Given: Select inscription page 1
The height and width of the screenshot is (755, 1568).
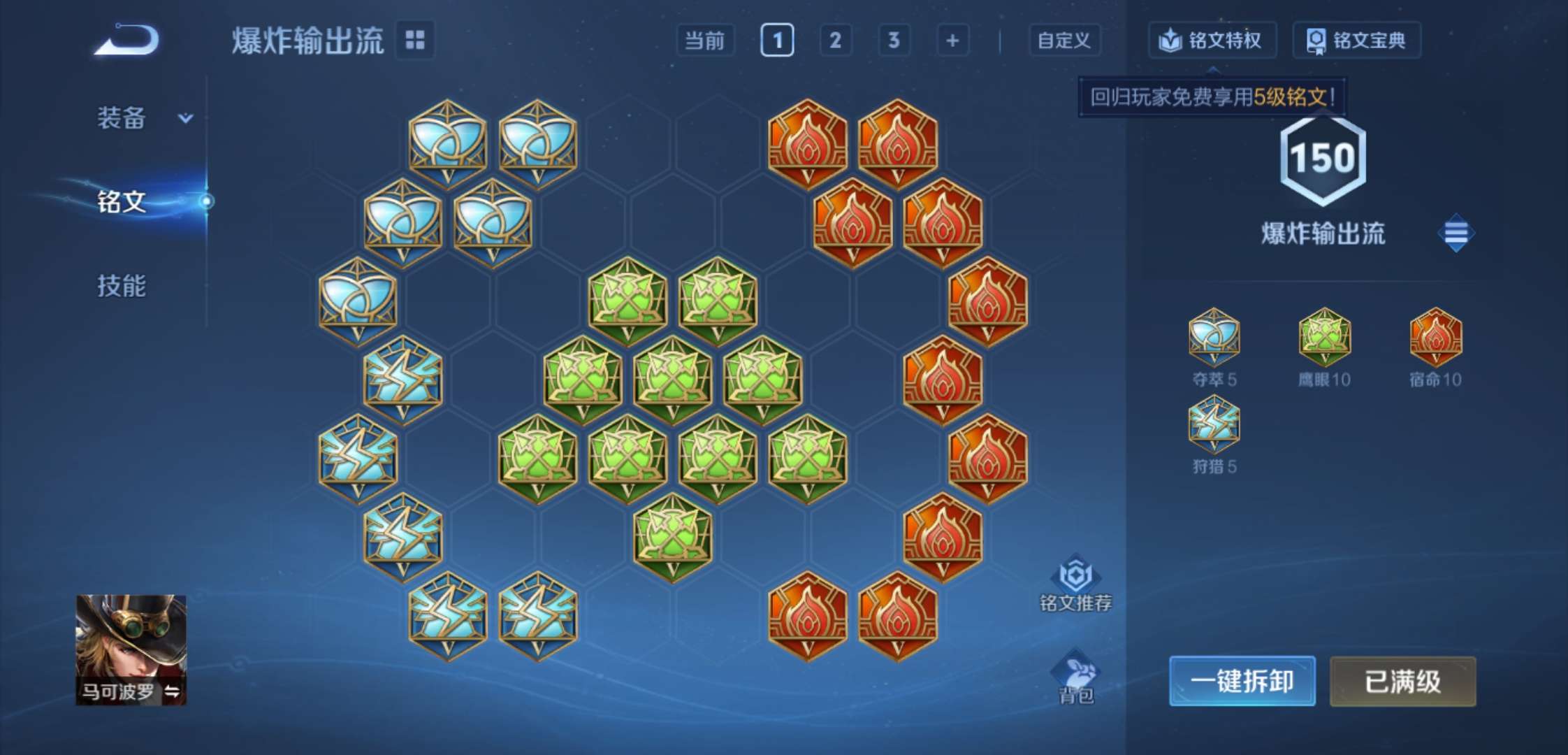Looking at the screenshot, I should click(x=777, y=41).
